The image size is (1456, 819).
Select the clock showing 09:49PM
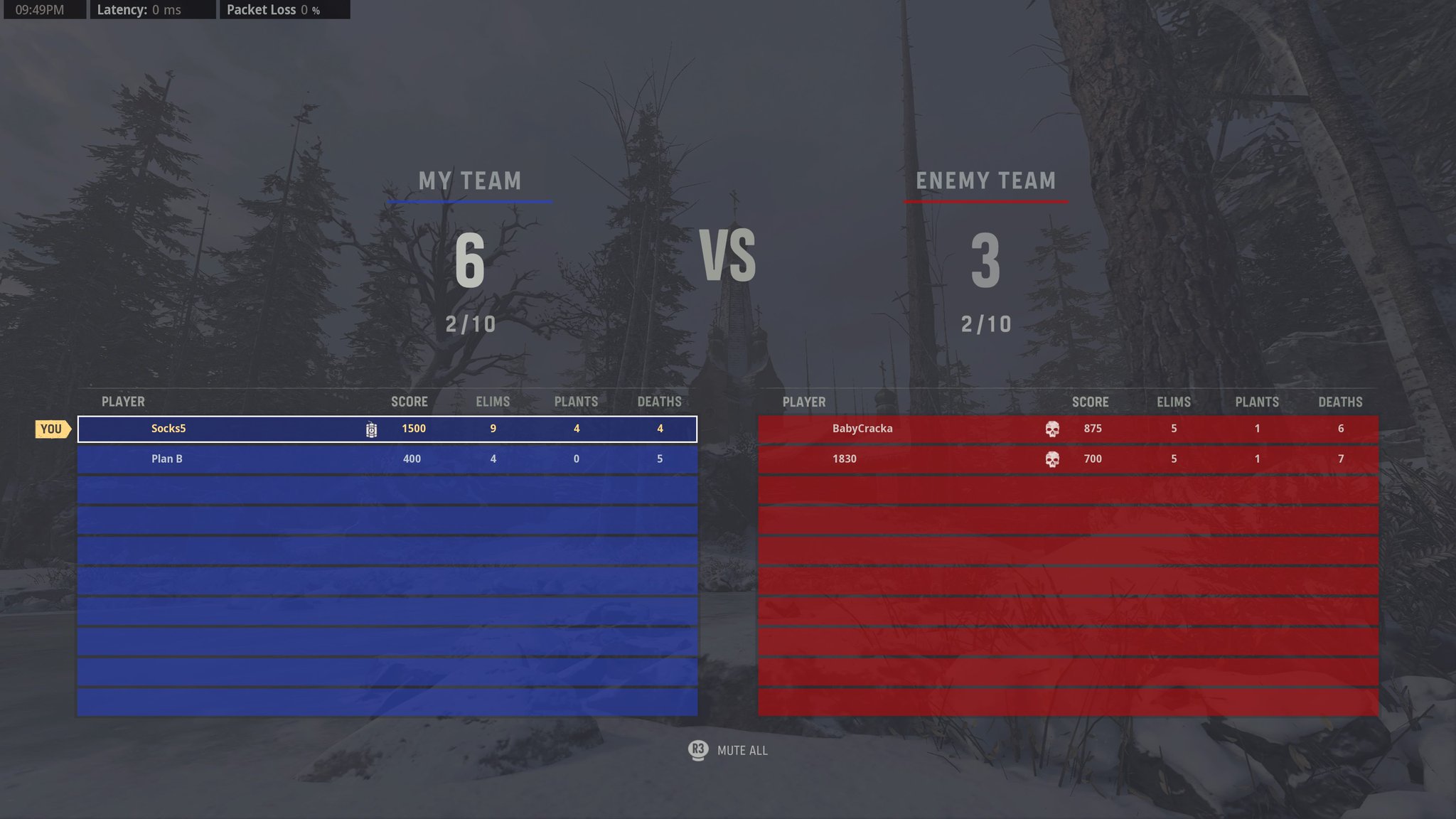(39, 10)
